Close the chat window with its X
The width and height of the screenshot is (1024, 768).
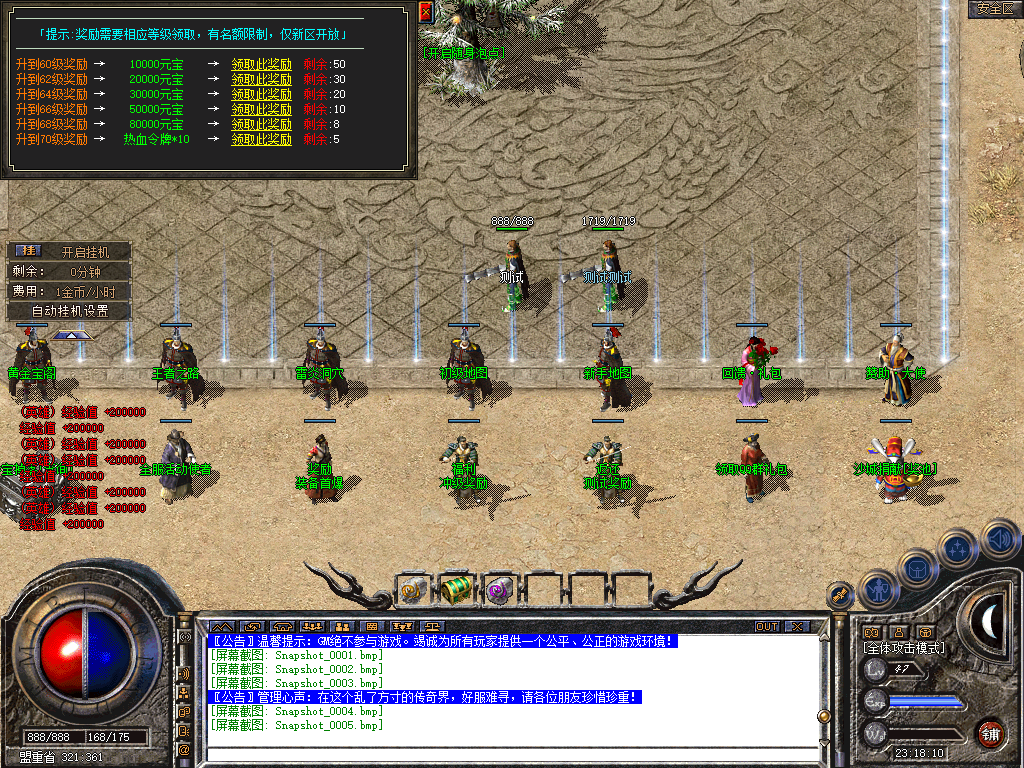click(x=796, y=627)
